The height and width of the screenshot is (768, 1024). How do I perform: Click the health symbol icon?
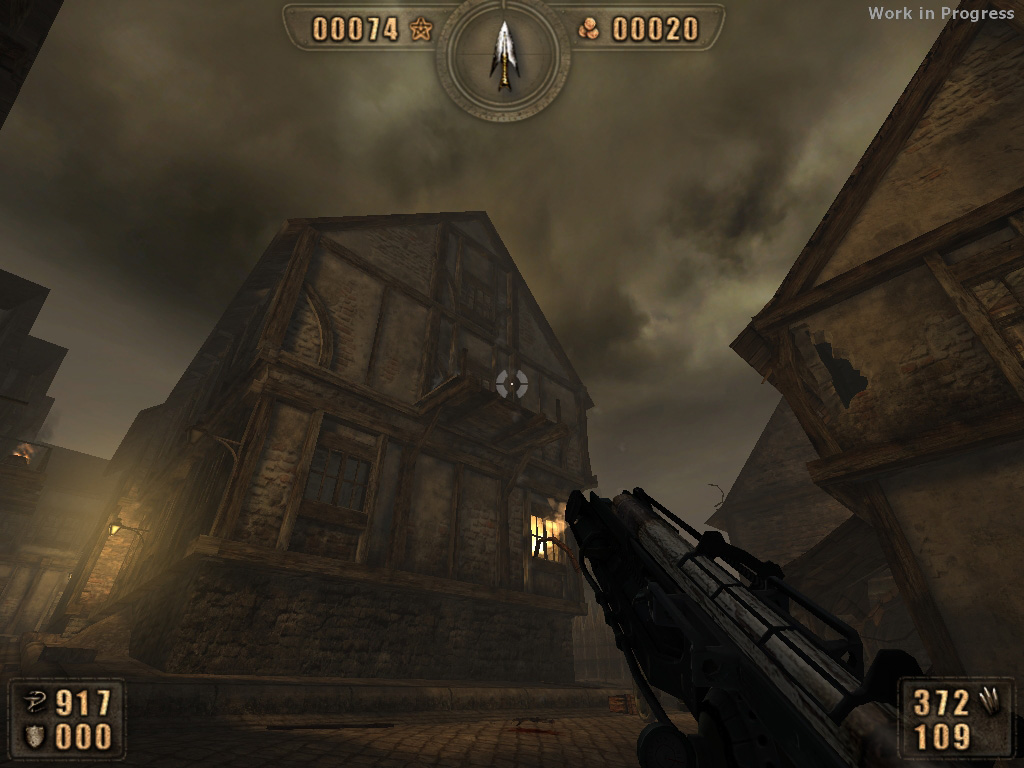(x=35, y=702)
